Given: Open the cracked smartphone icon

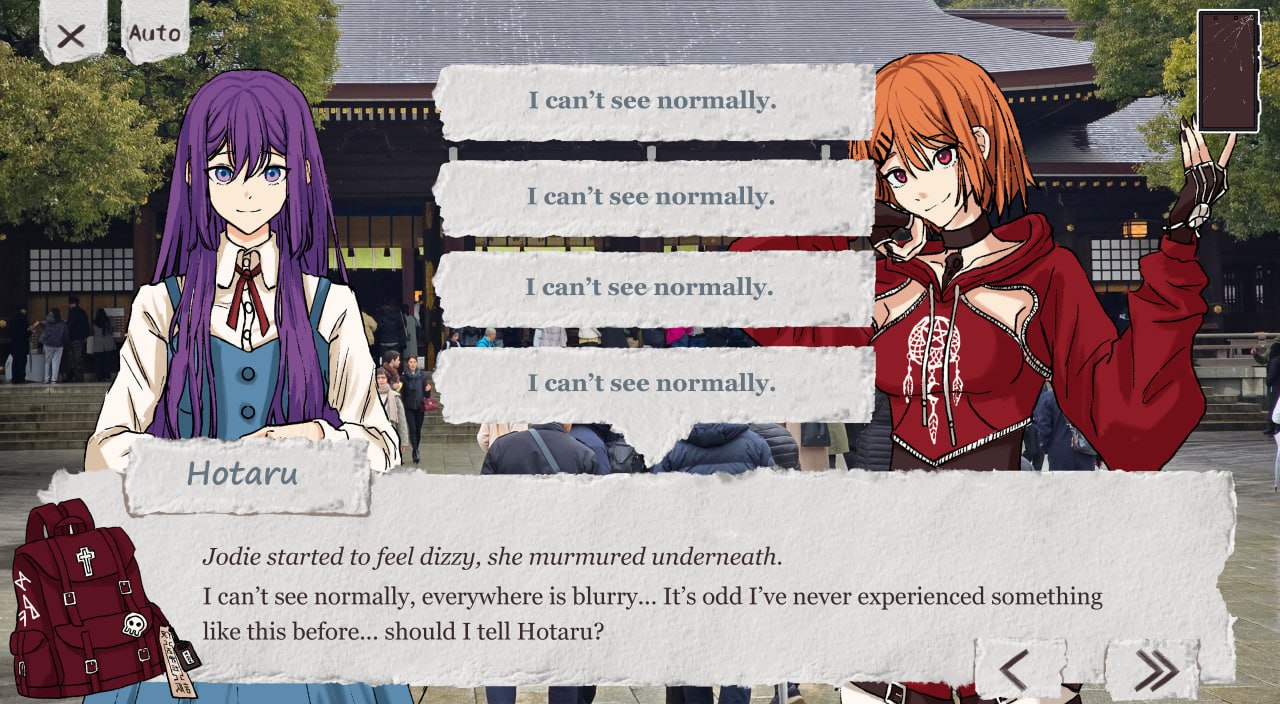Looking at the screenshot, I should [x=1227, y=71].
